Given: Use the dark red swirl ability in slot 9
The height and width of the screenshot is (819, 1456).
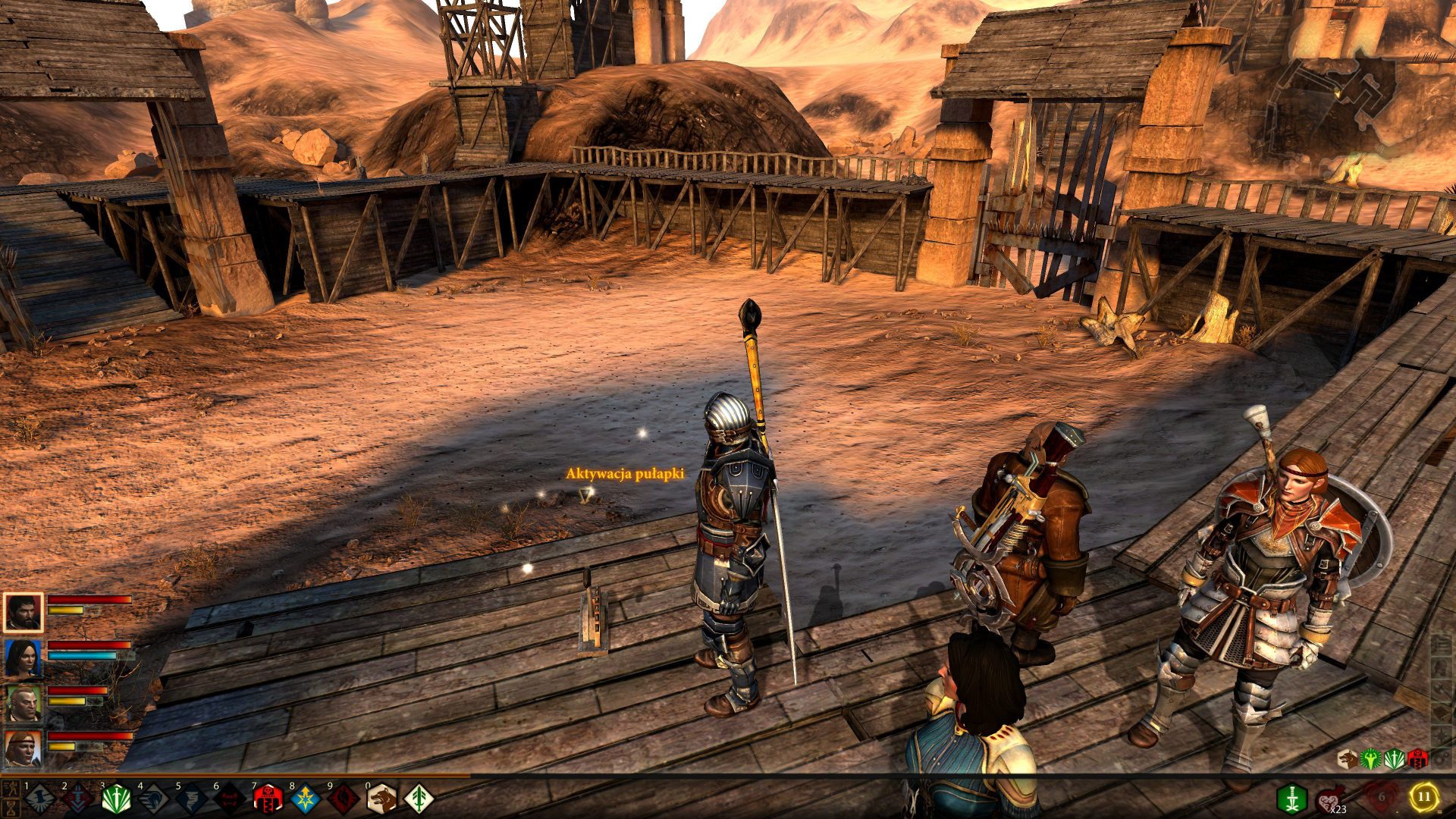Looking at the screenshot, I should point(343,799).
